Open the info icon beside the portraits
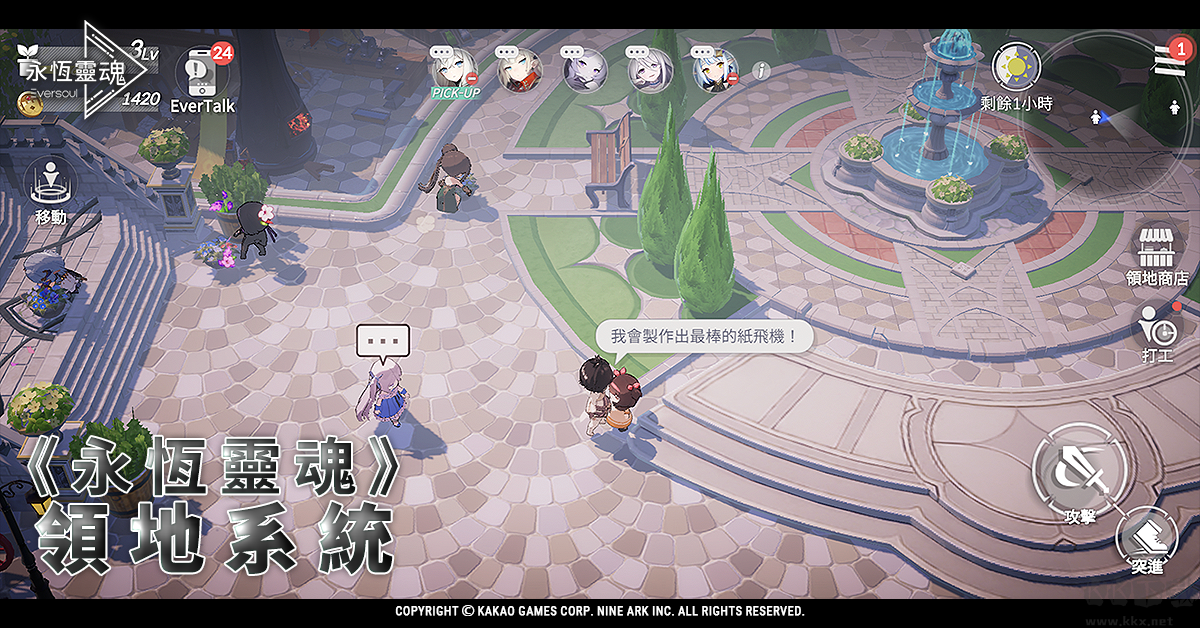 pyautogui.click(x=761, y=70)
